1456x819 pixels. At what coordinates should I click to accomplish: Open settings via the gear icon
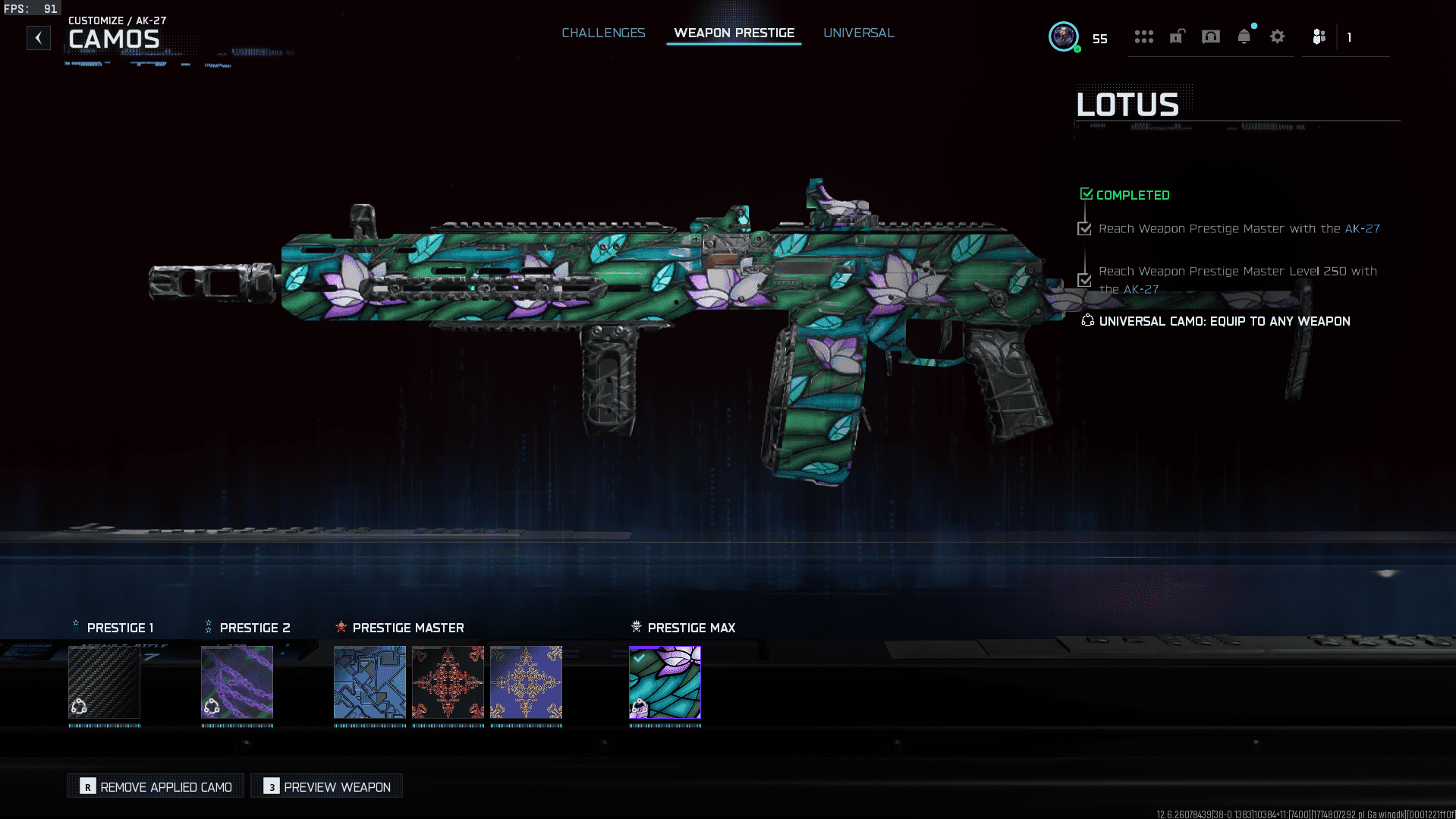1277,36
